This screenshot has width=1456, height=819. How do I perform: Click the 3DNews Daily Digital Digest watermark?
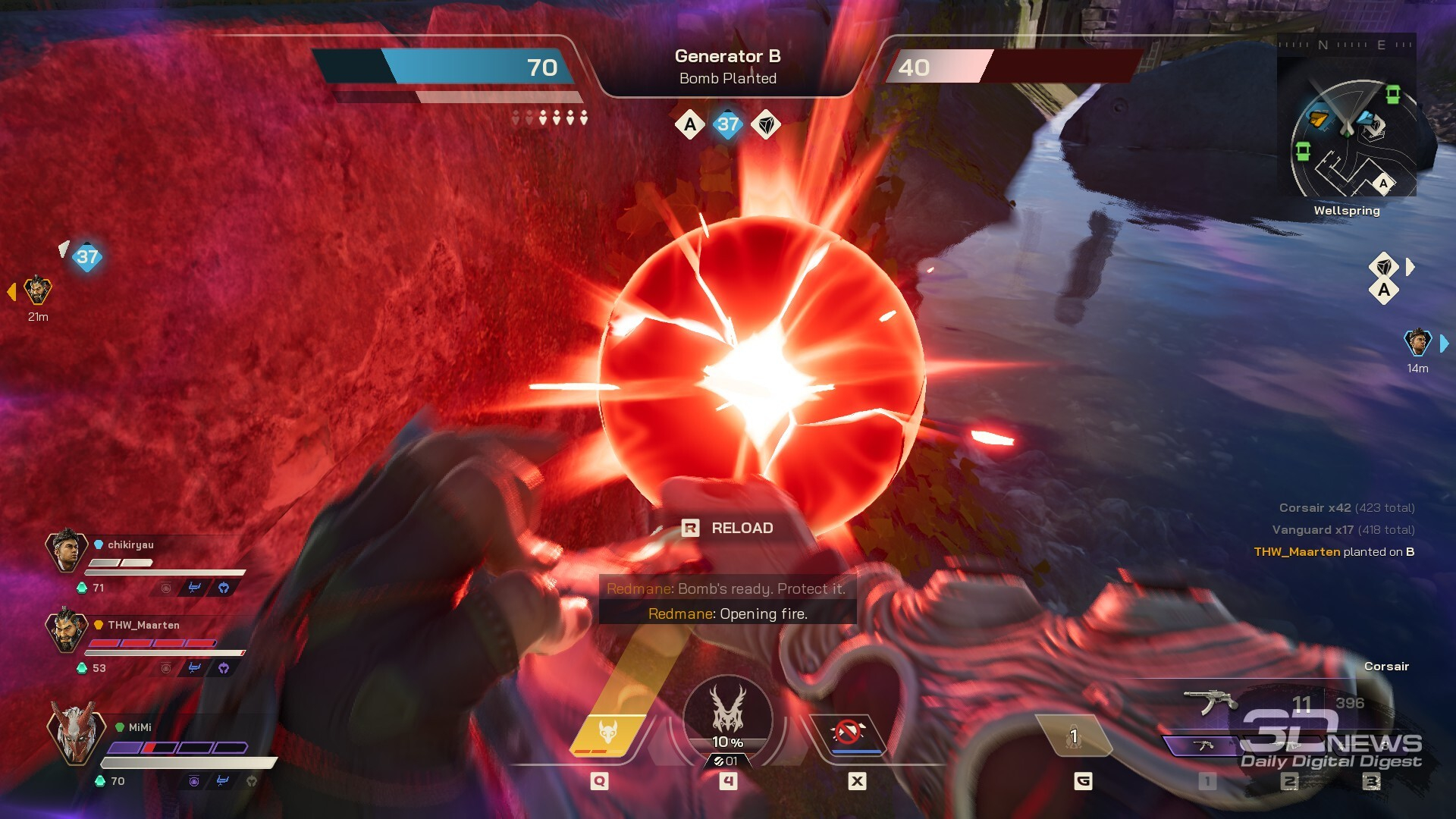[x=1331, y=741]
